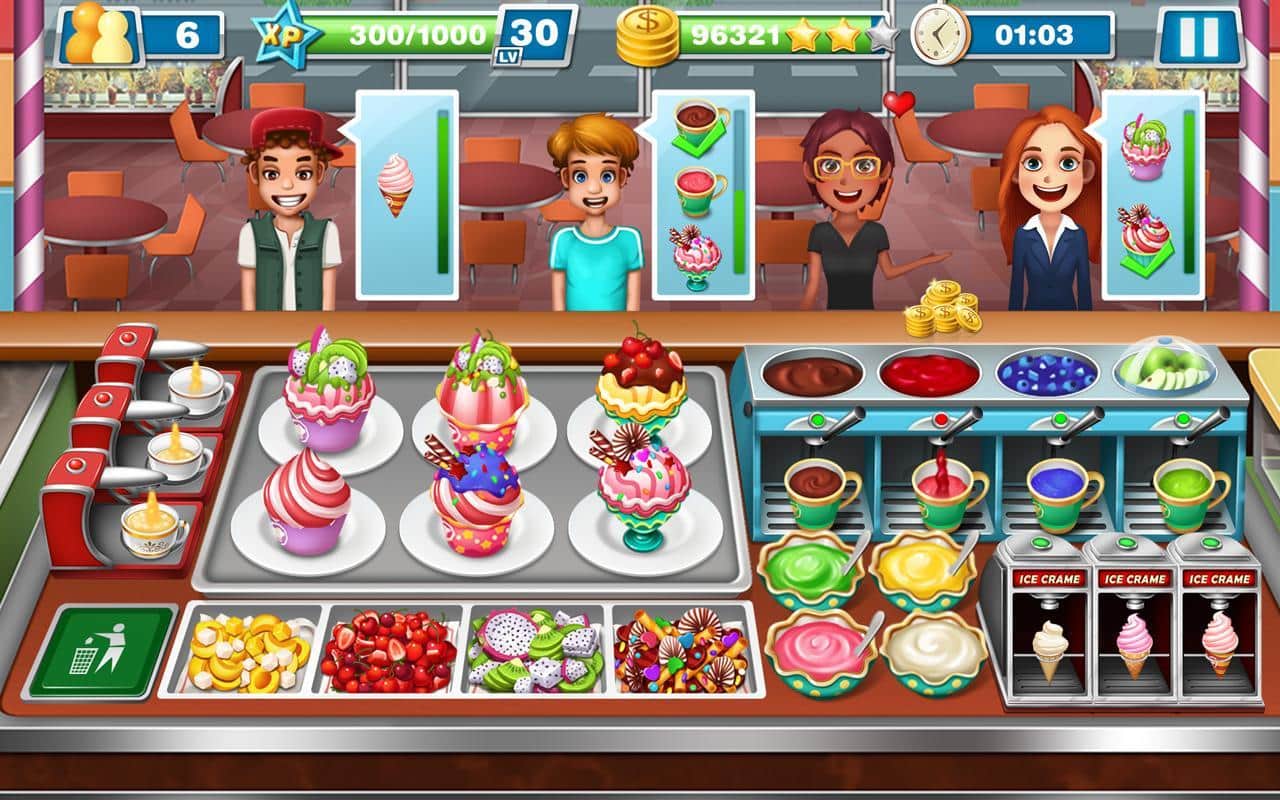Grab the blue drink cup

1061,492
